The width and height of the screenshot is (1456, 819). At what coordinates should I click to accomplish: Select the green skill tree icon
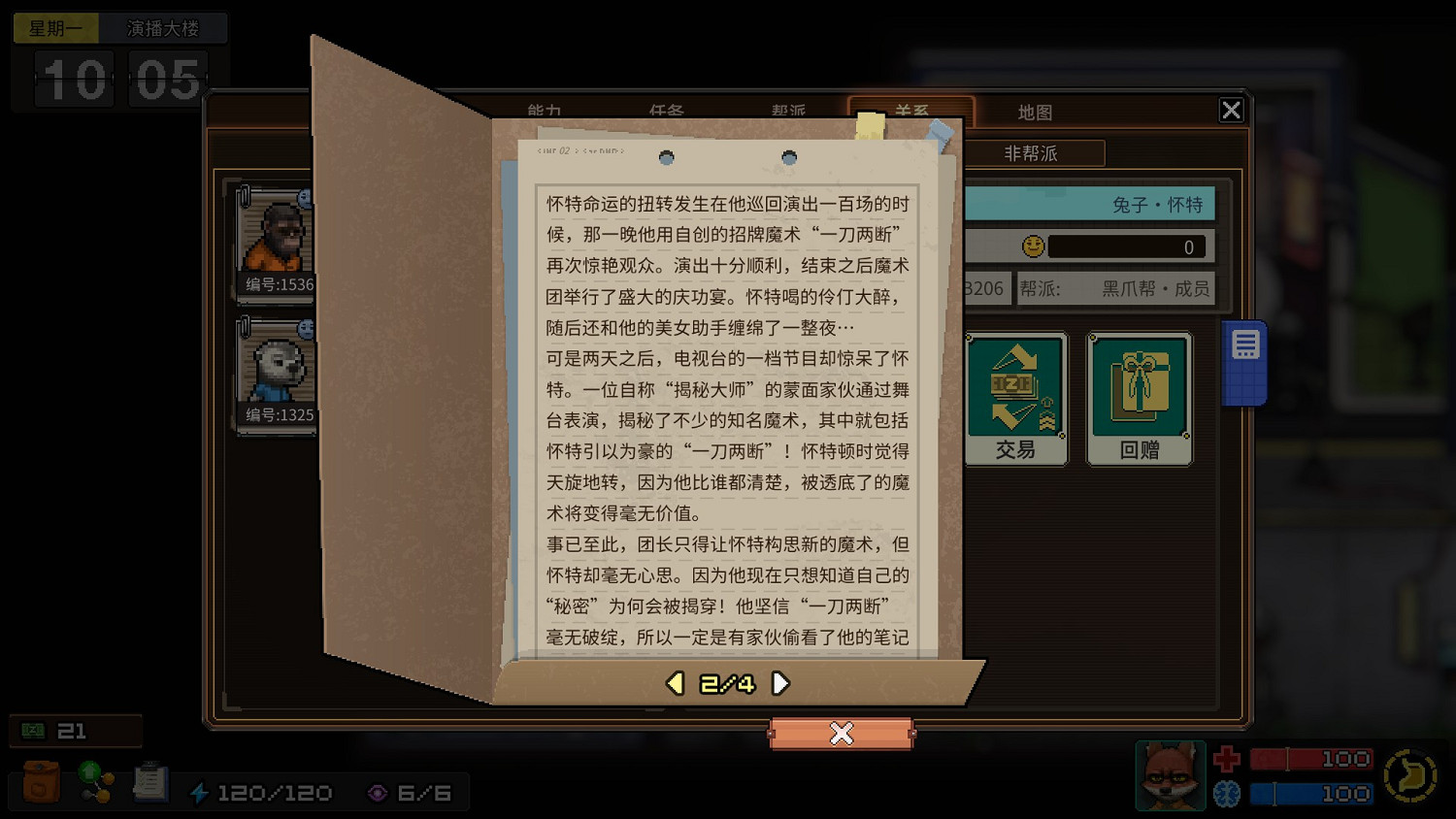pyautogui.click(x=94, y=781)
